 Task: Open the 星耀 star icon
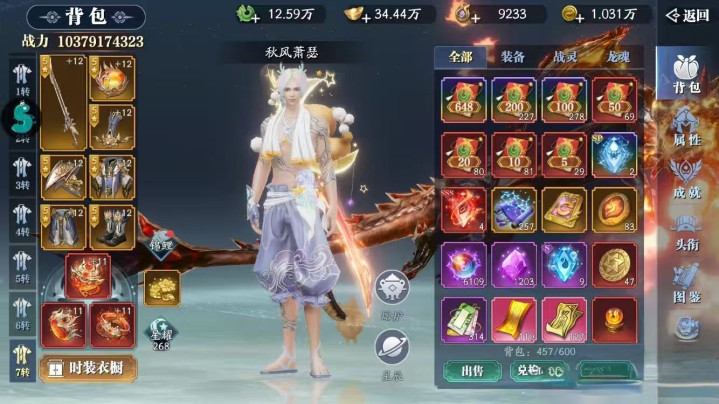[x=160, y=332]
